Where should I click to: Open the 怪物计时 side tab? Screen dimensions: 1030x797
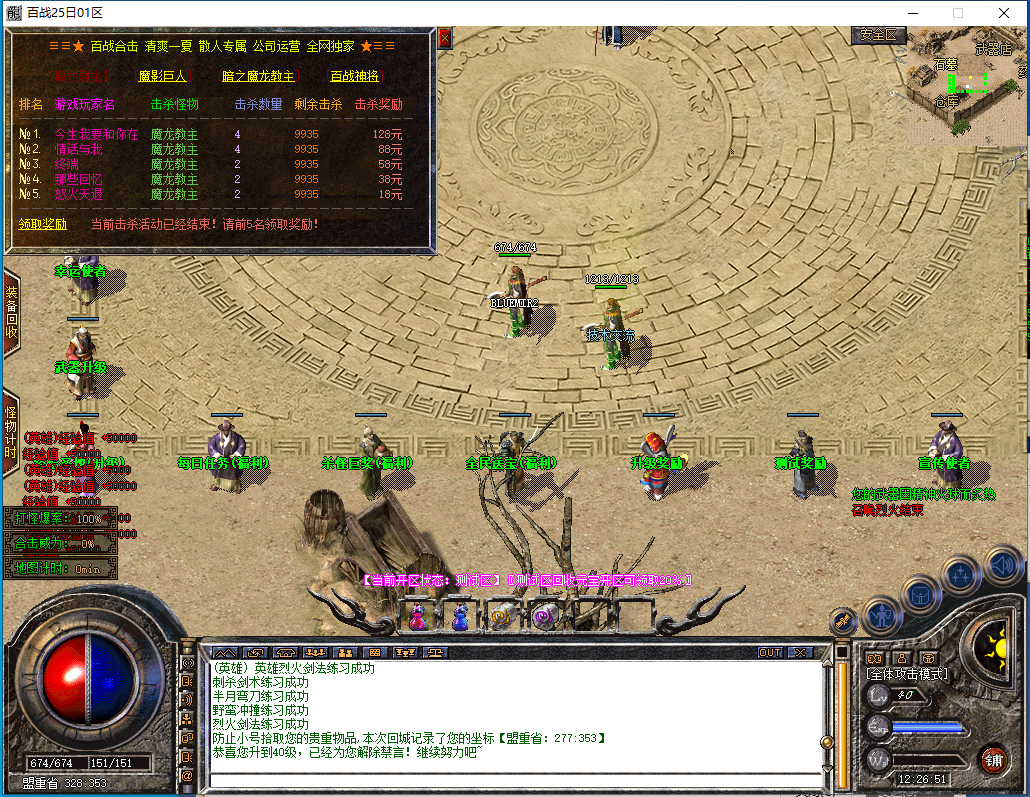point(11,432)
